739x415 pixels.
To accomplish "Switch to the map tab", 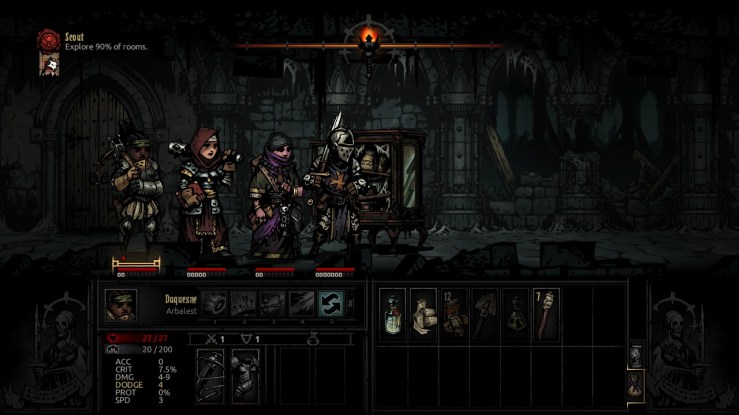I will coord(632,356).
